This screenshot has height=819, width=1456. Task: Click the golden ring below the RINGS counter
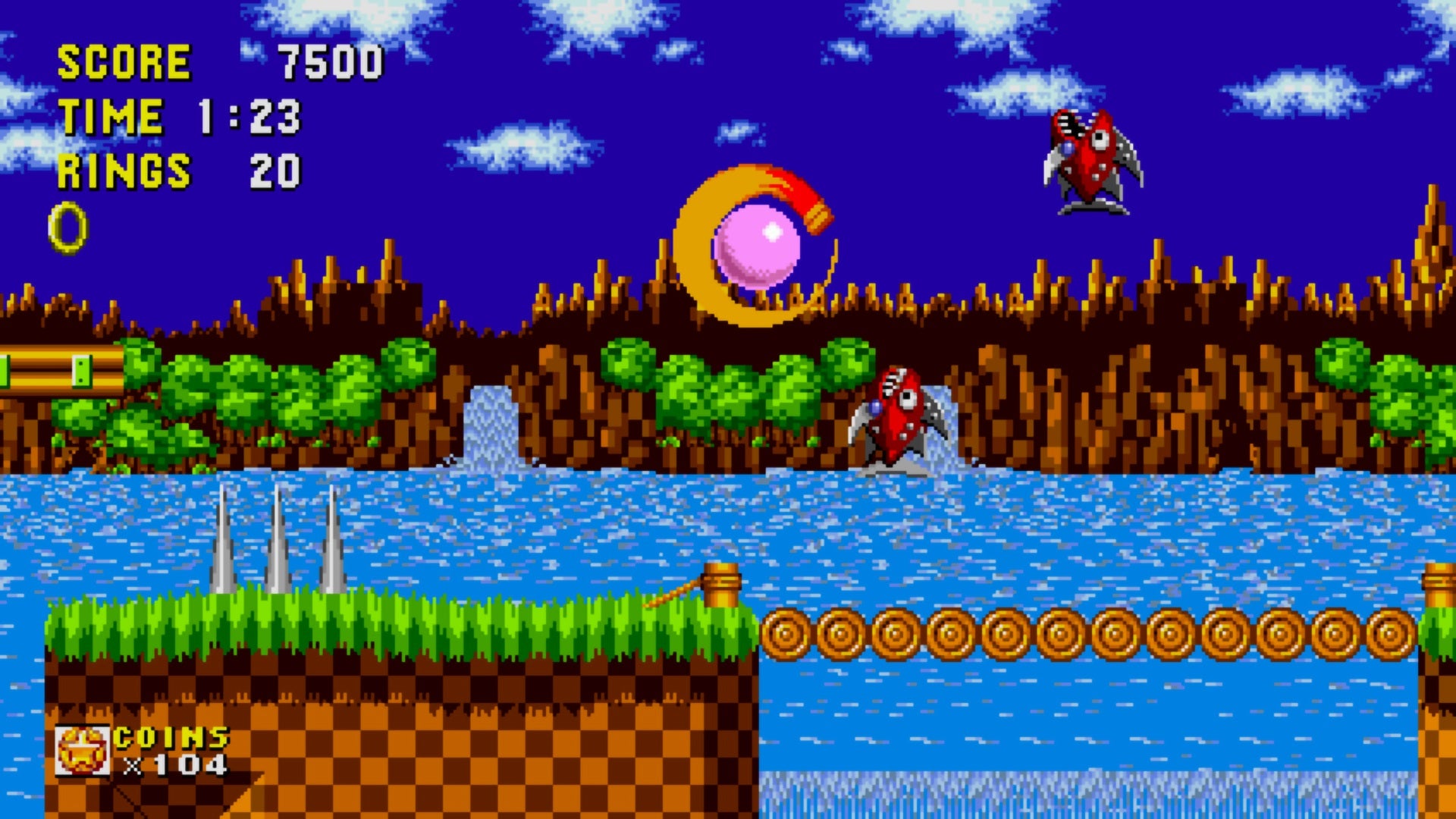(67, 224)
